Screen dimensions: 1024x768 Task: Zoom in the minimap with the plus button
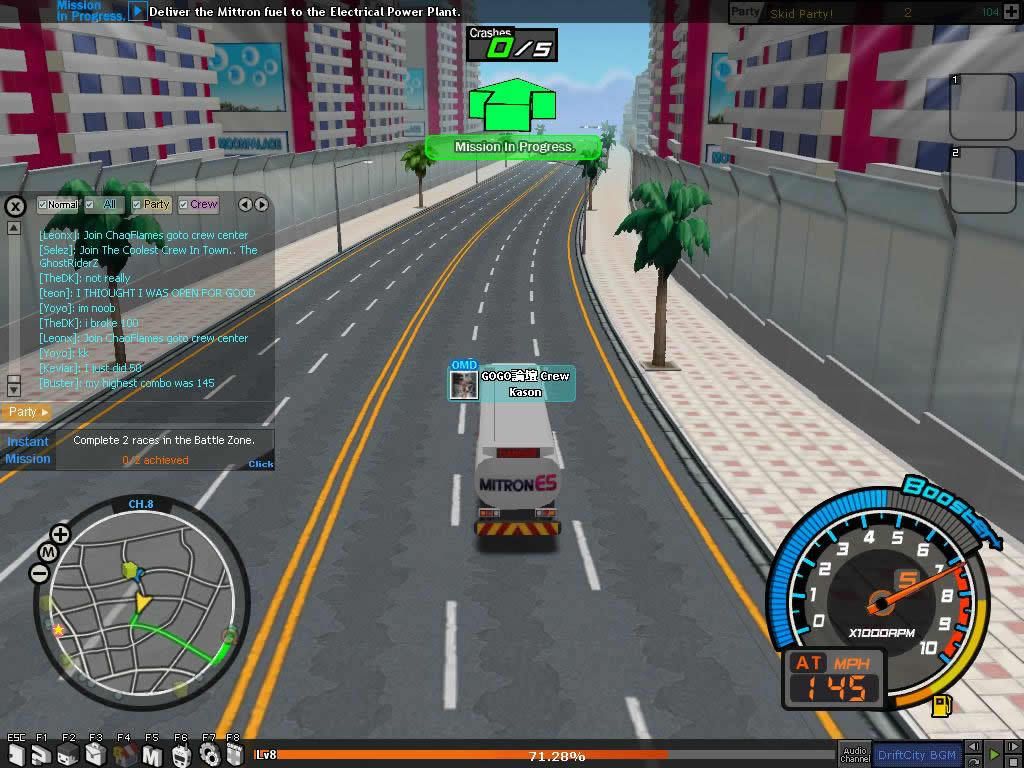60,534
